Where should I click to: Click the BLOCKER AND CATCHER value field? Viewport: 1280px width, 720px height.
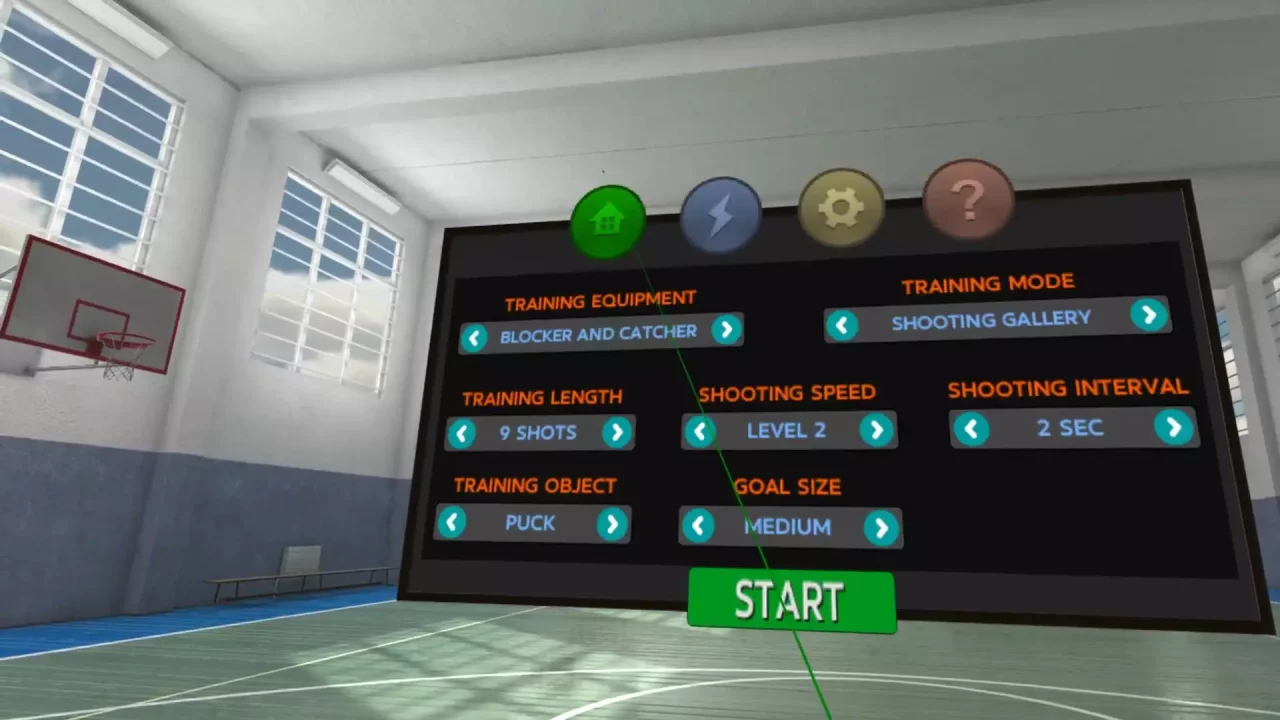point(598,331)
